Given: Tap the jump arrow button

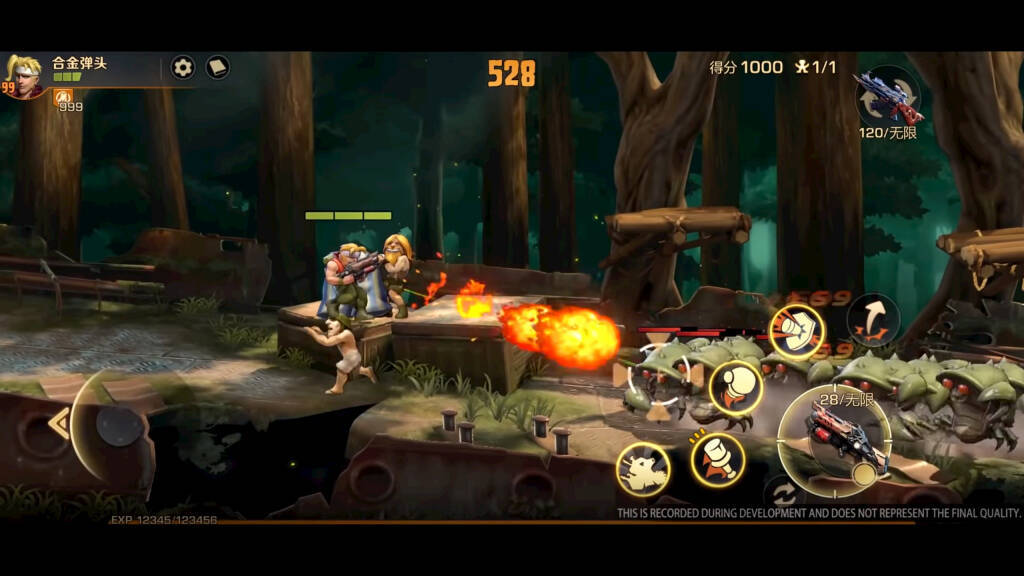Looking at the screenshot, I should tap(873, 320).
